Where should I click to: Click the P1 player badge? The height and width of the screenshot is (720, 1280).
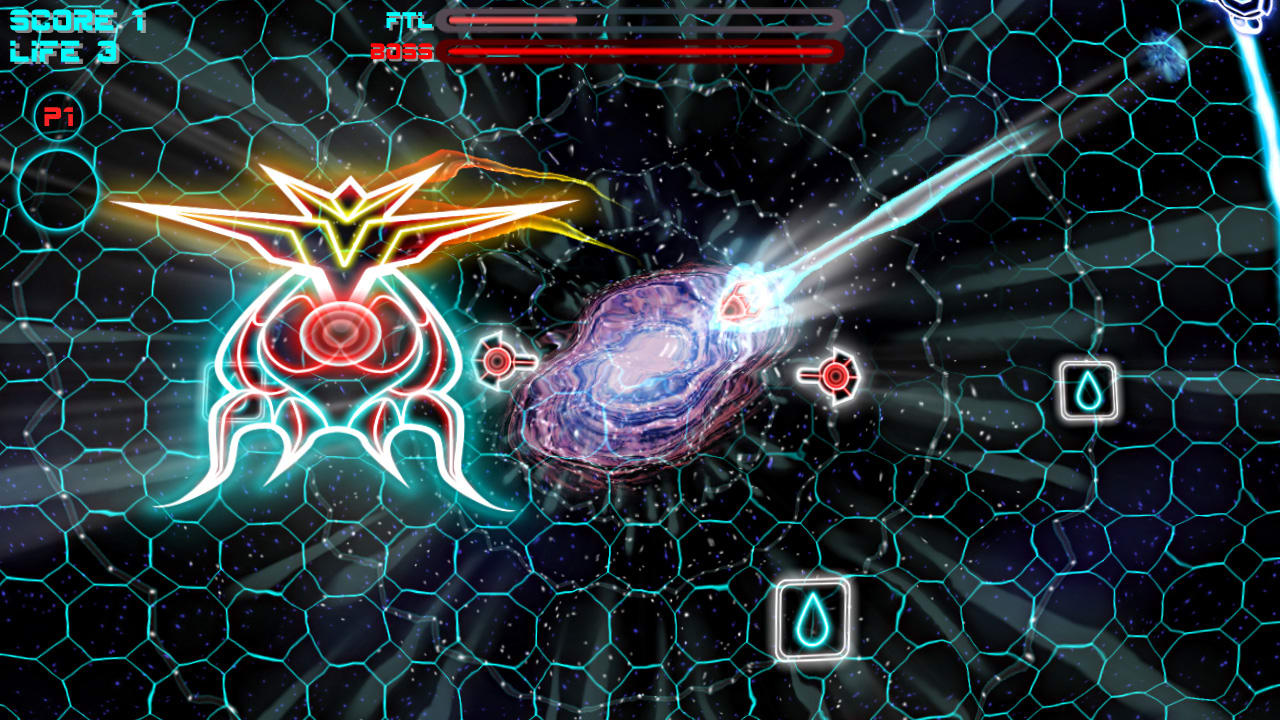pyautogui.click(x=60, y=113)
